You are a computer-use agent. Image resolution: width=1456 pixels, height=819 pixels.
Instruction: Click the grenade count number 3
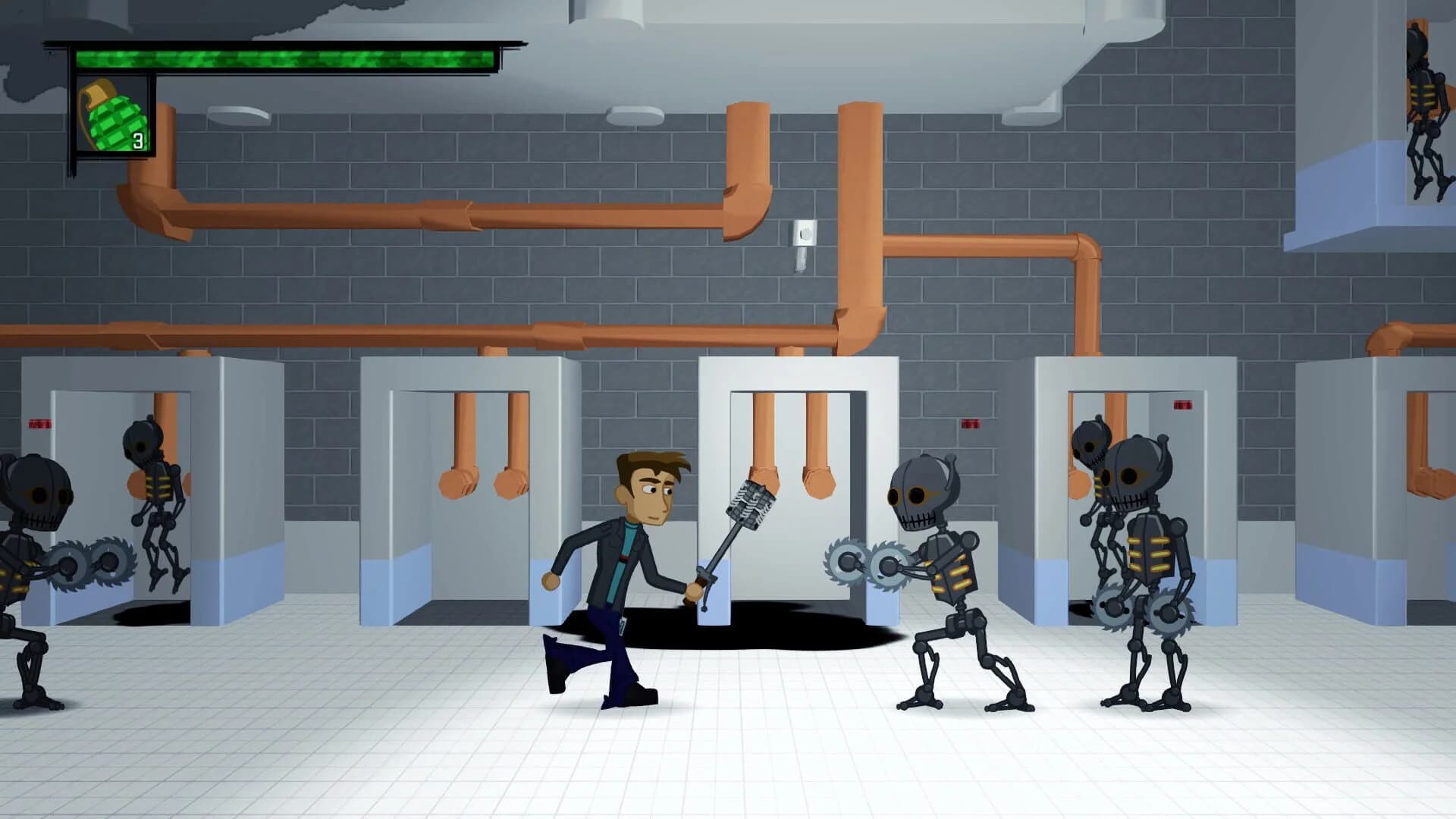(x=139, y=140)
